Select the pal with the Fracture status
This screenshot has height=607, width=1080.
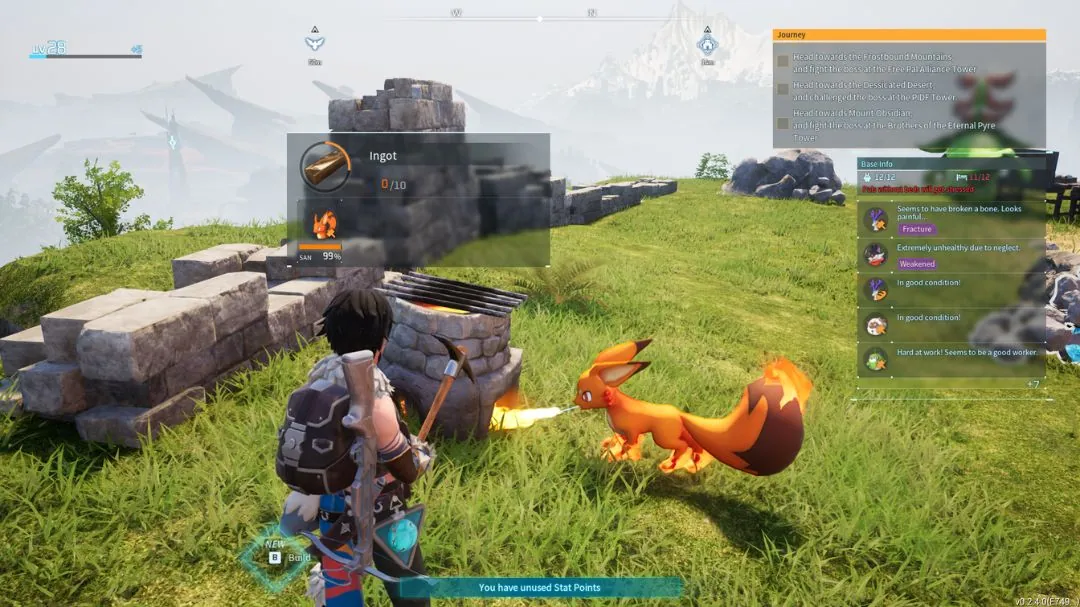point(876,219)
